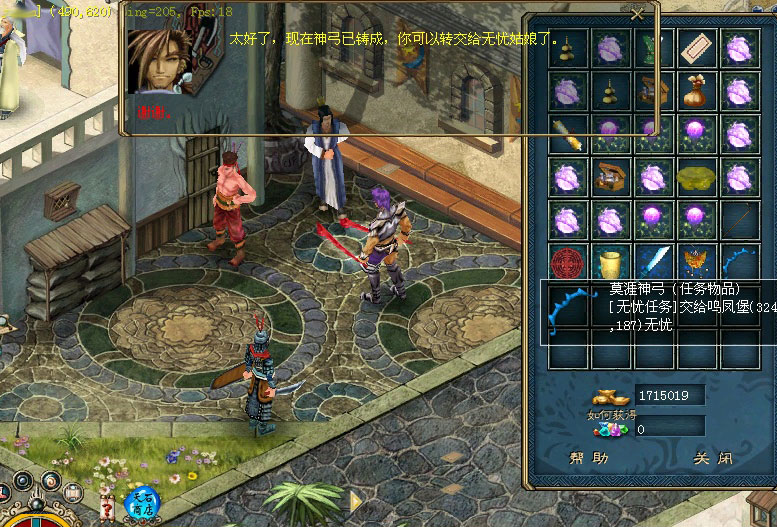The height and width of the screenshot is (527, 777).
Task: Select the blue 莫涯神弓 bow in the tooltip row
Action: (x=569, y=305)
